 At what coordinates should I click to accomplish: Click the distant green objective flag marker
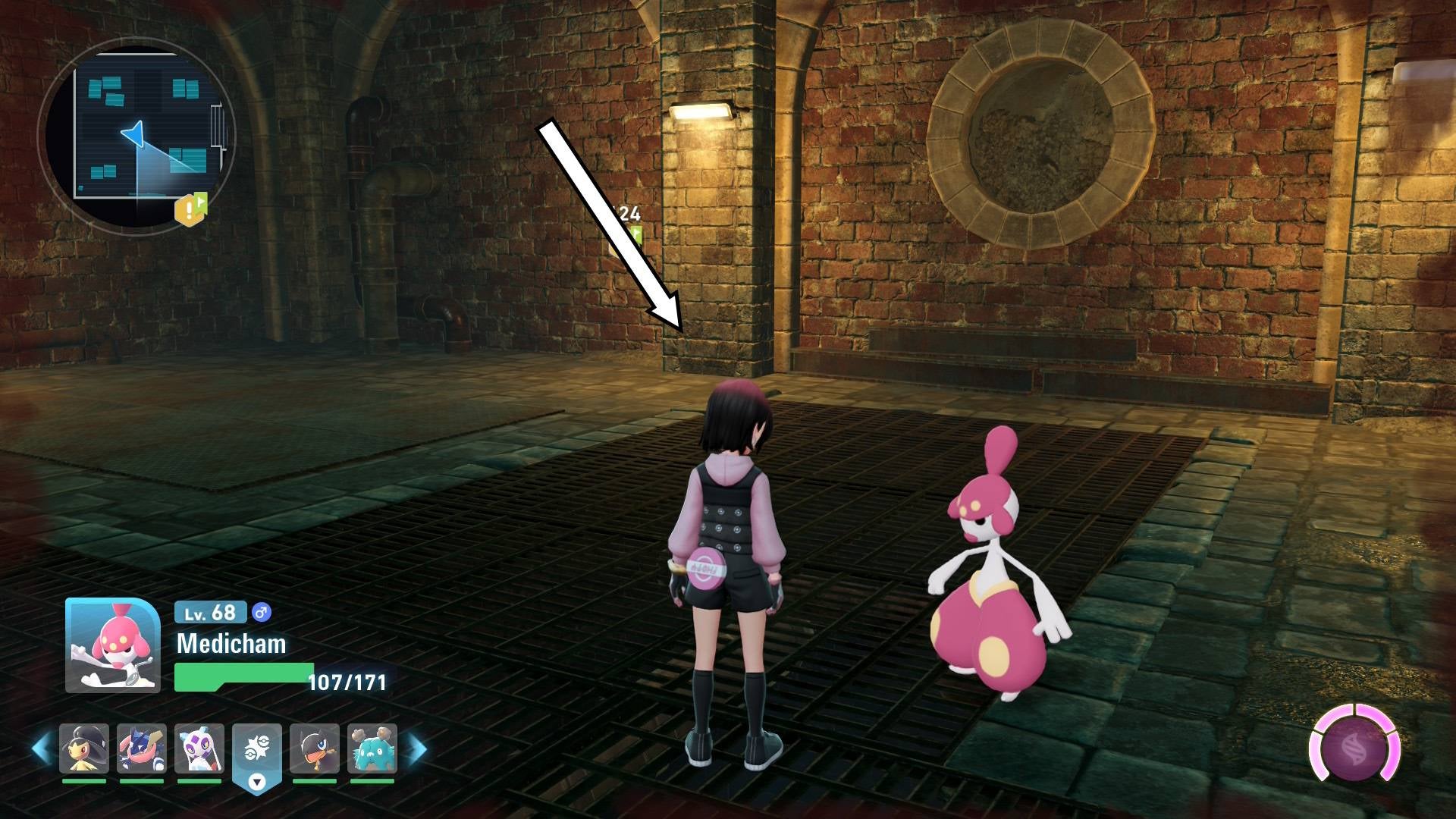tap(635, 234)
